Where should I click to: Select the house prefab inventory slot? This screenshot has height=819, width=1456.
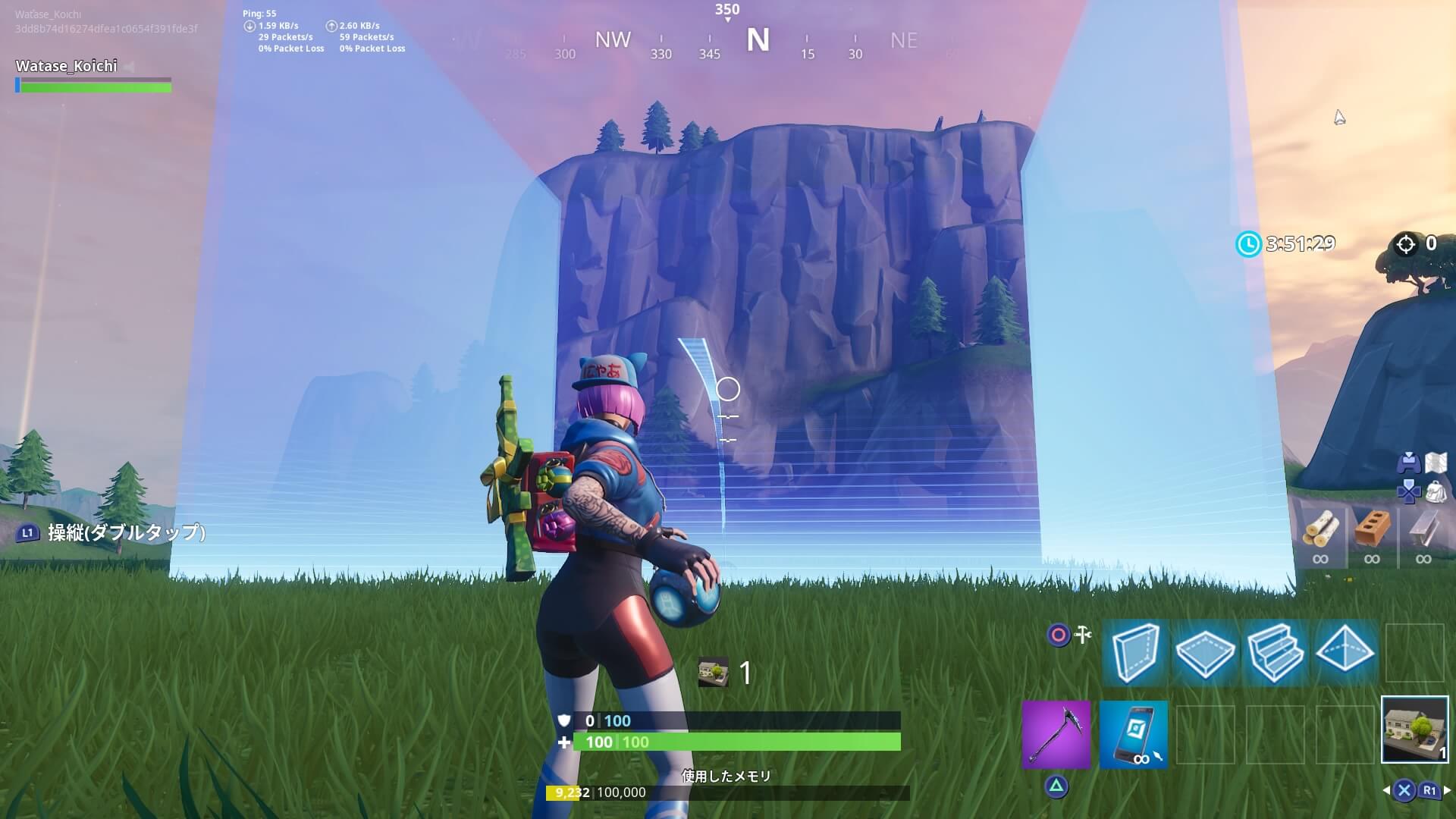click(1414, 730)
